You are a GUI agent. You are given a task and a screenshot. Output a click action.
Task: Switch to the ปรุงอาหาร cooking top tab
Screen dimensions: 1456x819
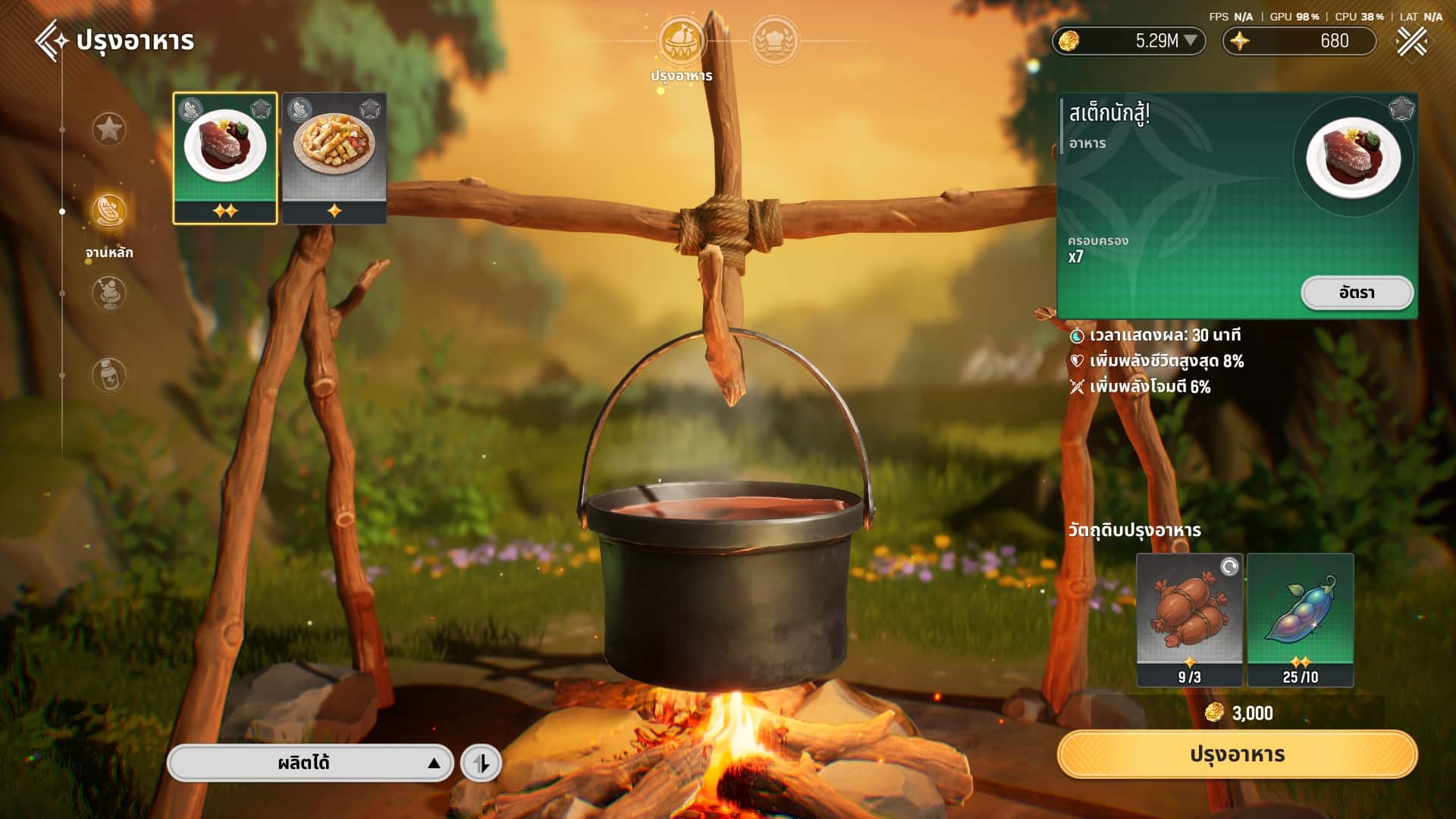680,42
